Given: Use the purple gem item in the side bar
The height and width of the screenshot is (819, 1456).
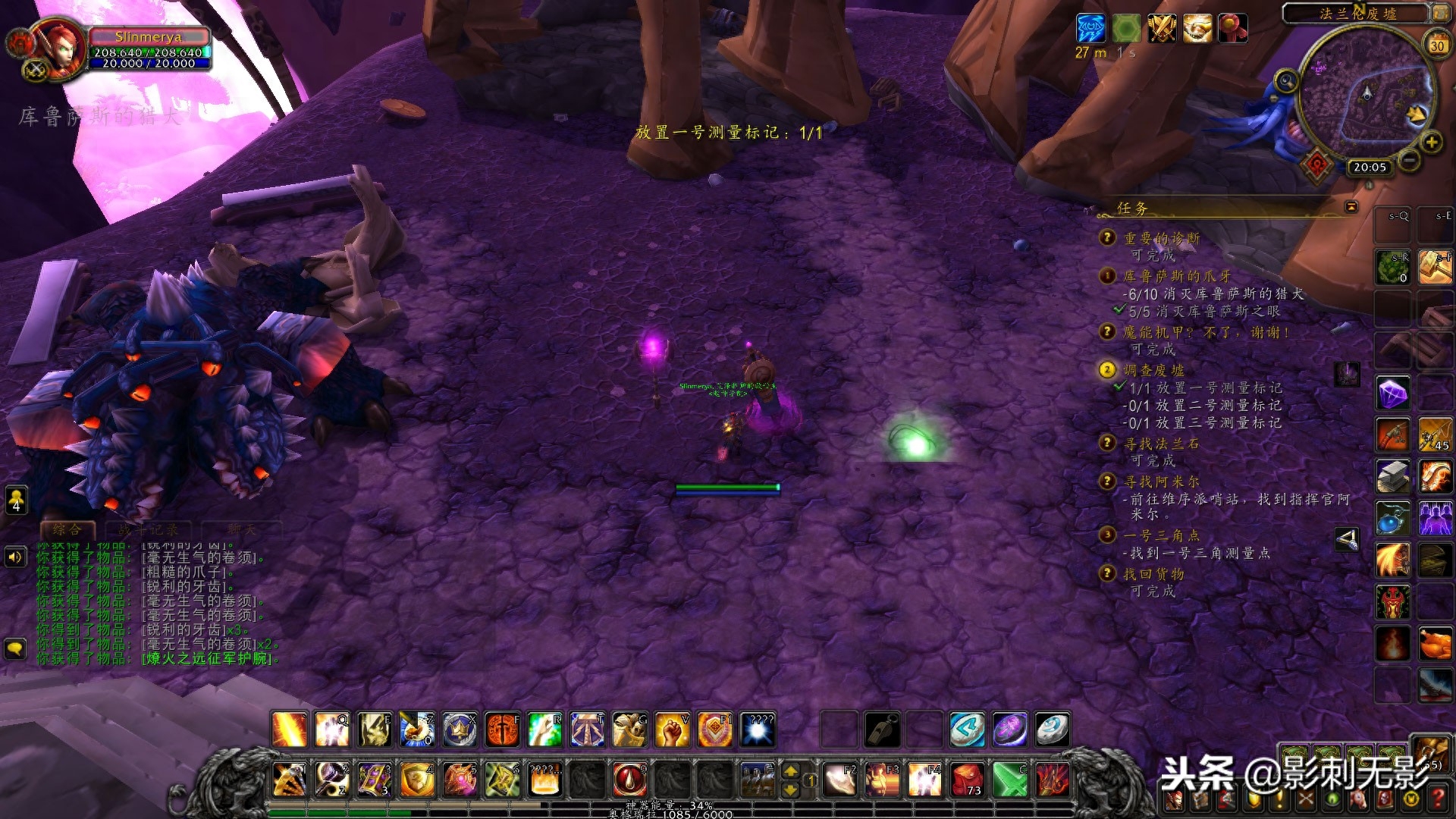Looking at the screenshot, I should click(1393, 394).
